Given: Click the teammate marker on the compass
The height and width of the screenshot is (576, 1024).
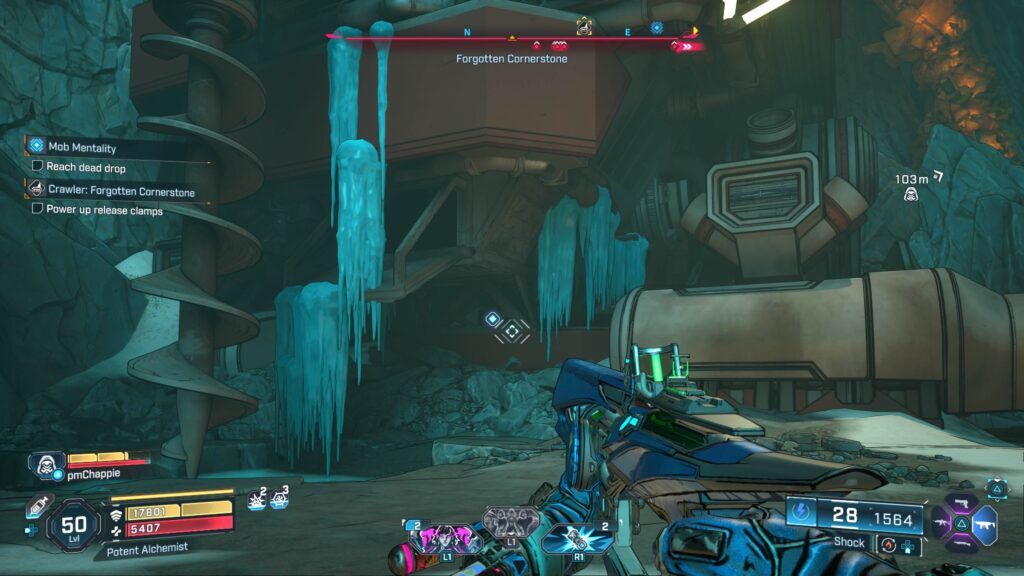Looking at the screenshot, I should pos(584,26).
